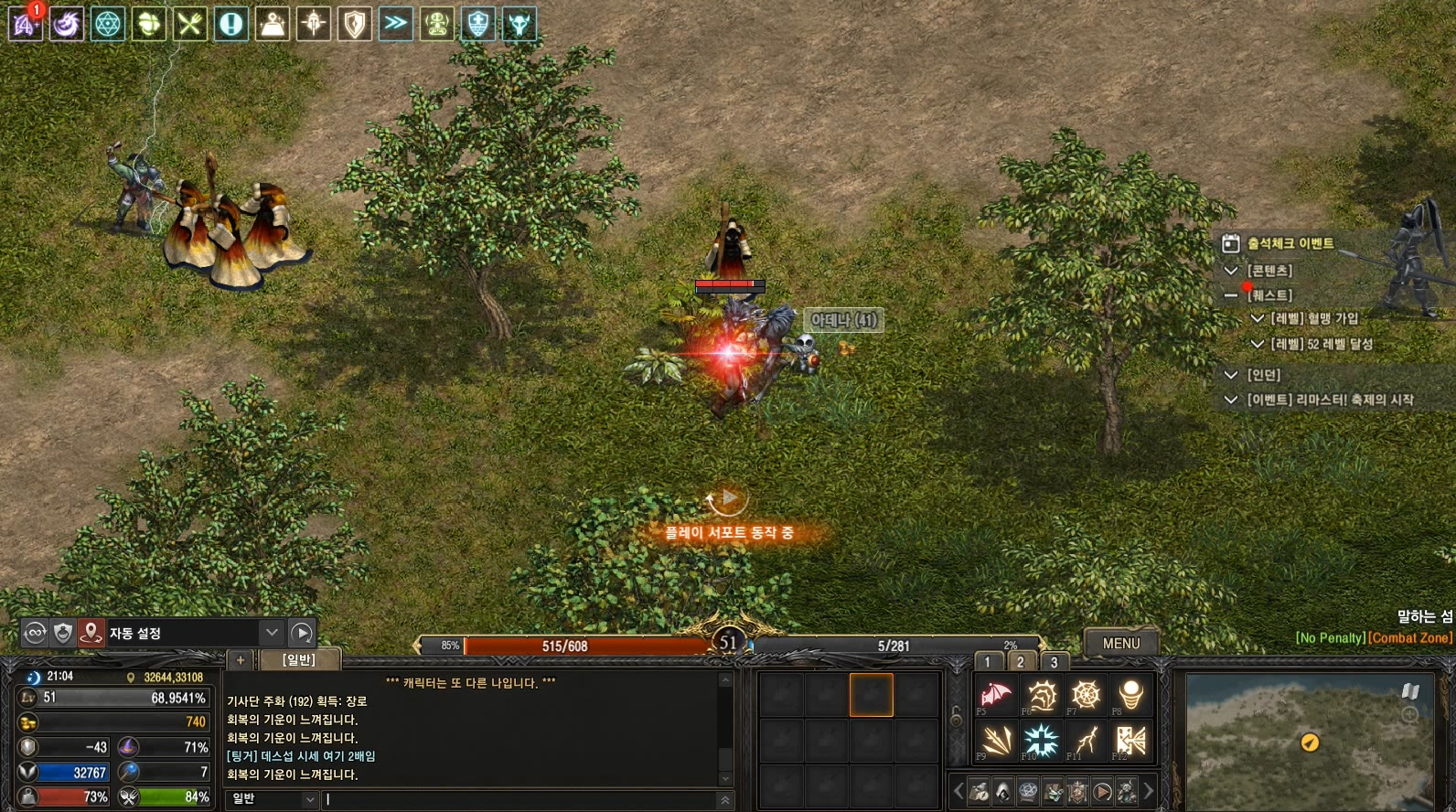Click the chat text input field
The image size is (1456, 812).
(521, 799)
